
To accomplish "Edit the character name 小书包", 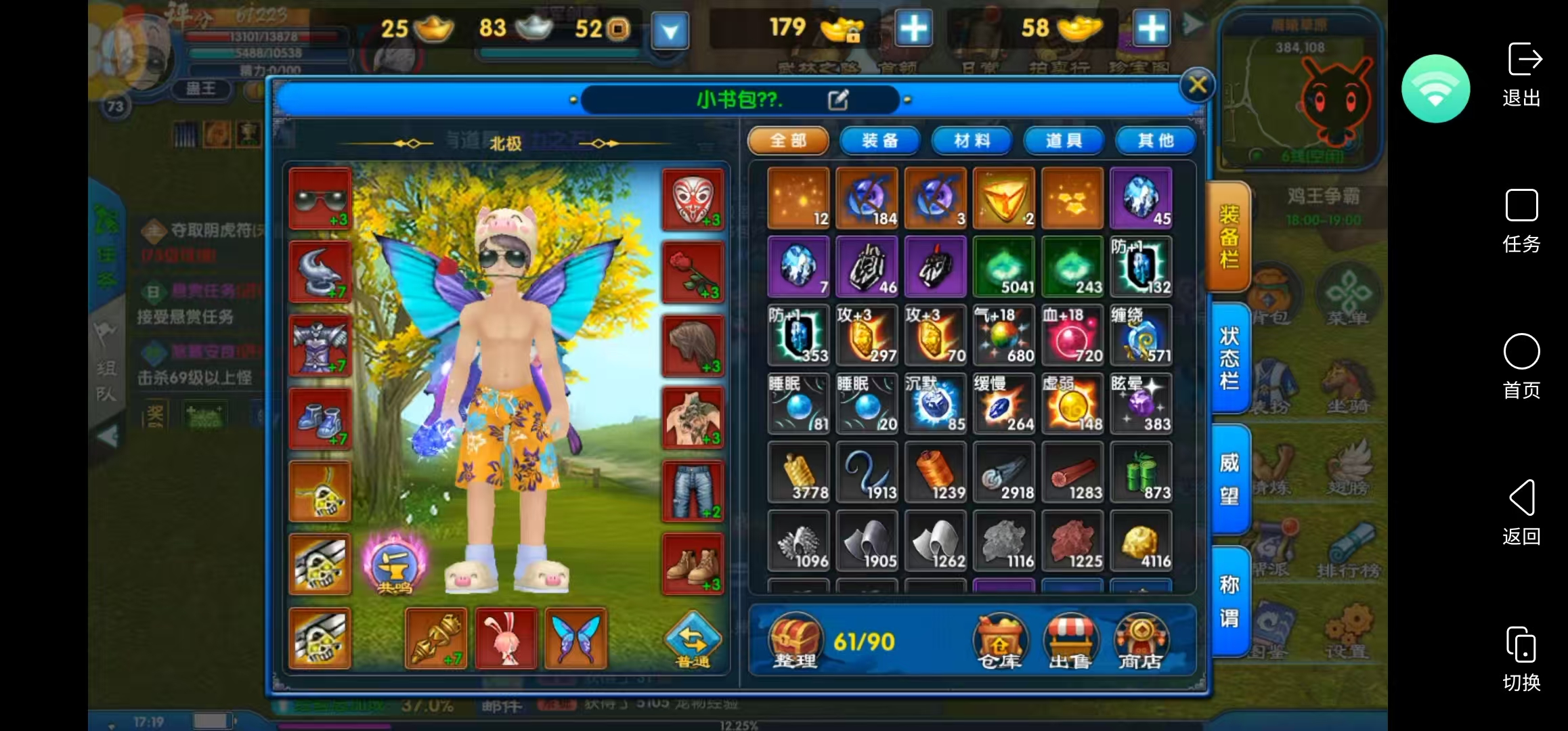I will pos(837,100).
